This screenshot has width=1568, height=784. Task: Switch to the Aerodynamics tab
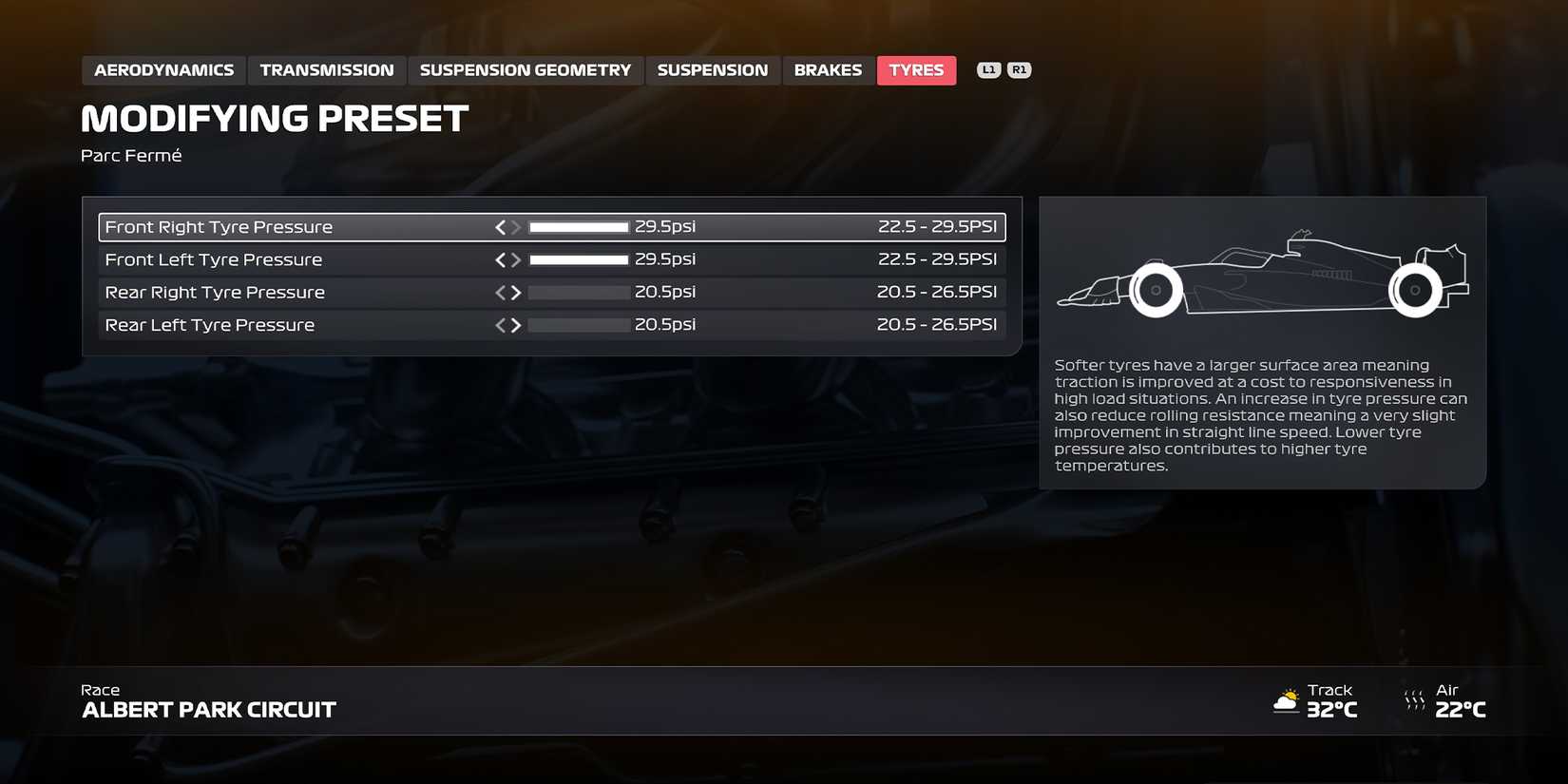coord(163,69)
